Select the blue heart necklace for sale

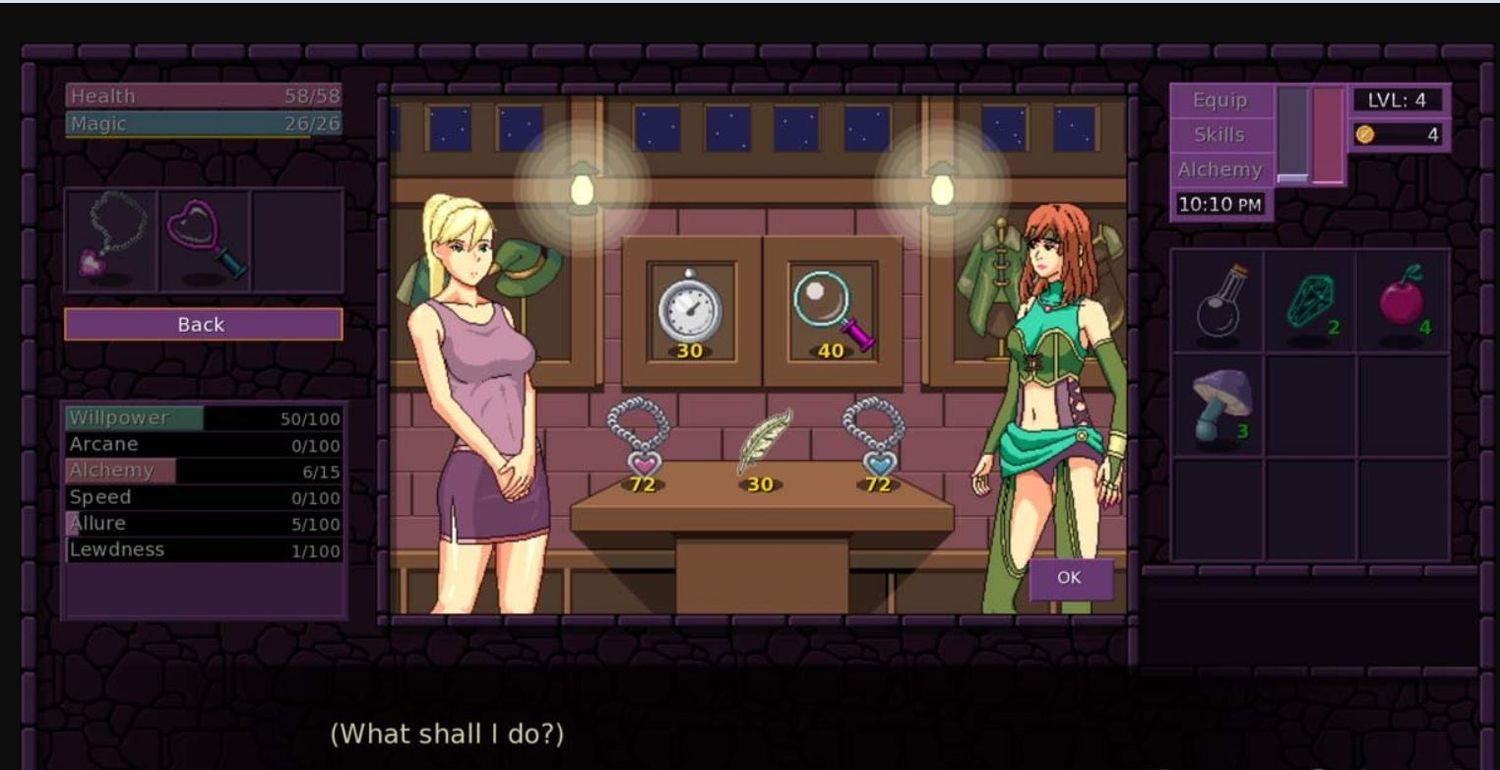pyautogui.click(x=875, y=442)
